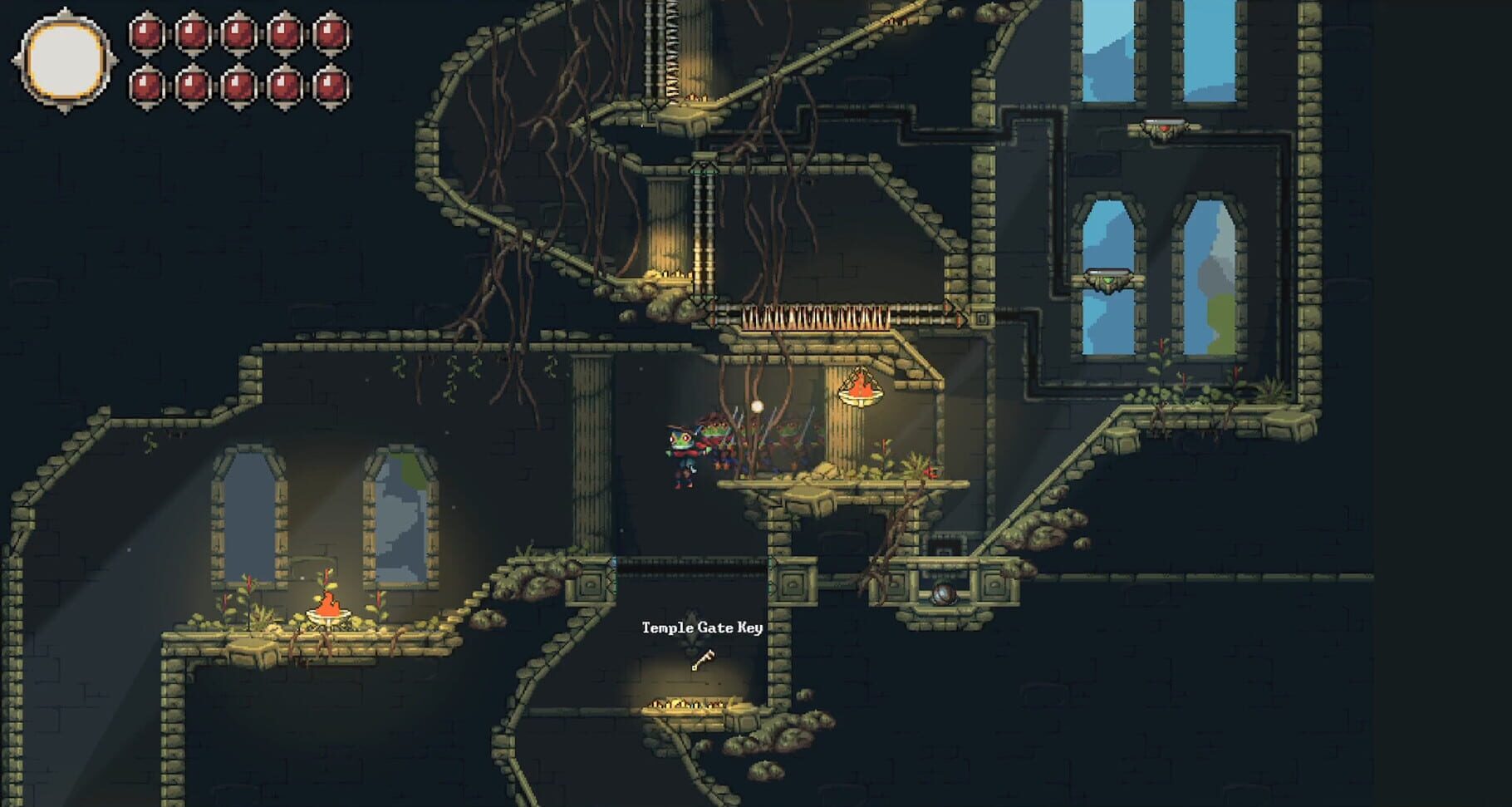Image resolution: width=1512 pixels, height=807 pixels.
Task: Click the Temple Gate Key text label
Action: click(702, 629)
